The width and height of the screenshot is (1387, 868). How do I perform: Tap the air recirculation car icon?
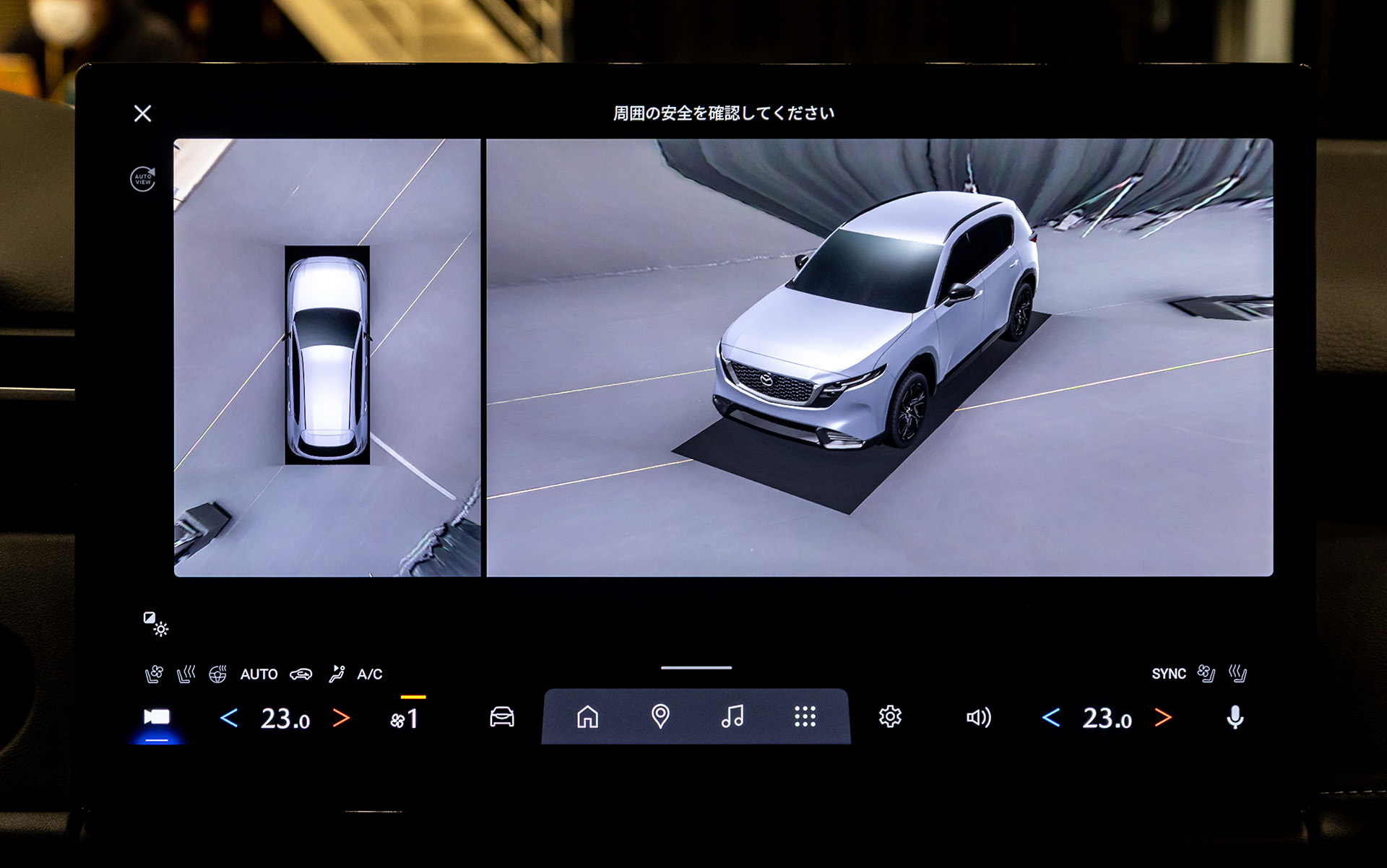click(303, 674)
